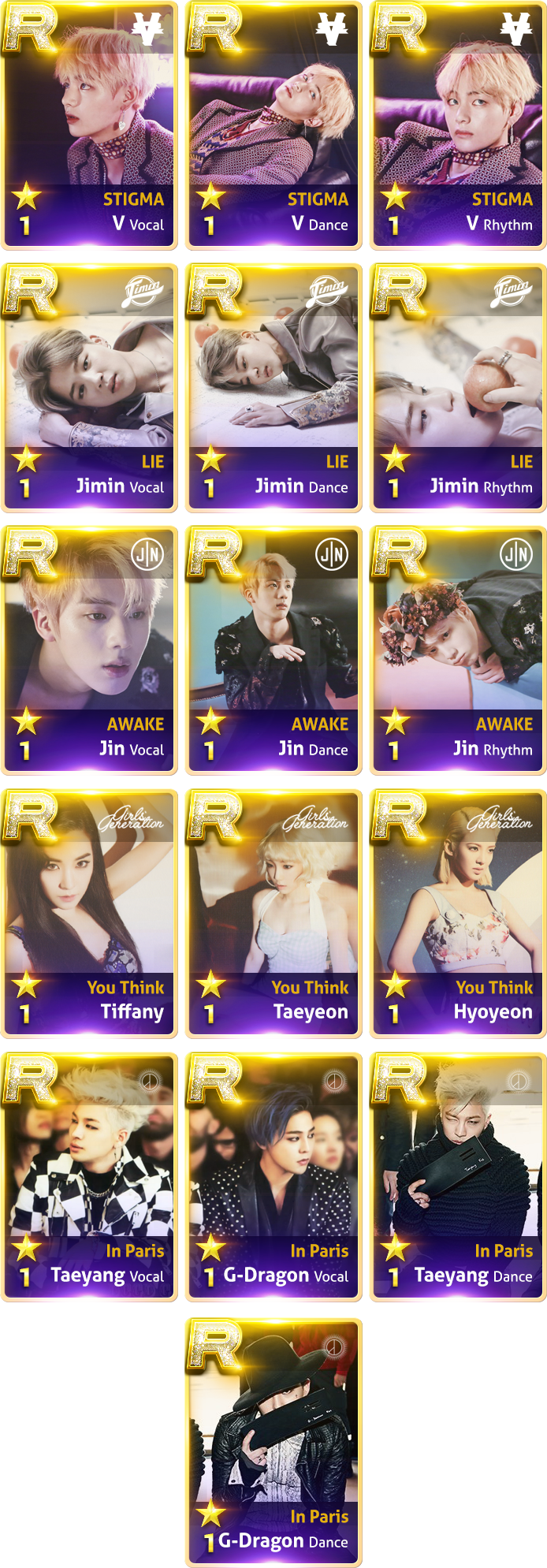Select the AWAKE Jin Vocal card
This screenshot has height=1568, width=547.
tap(89, 650)
